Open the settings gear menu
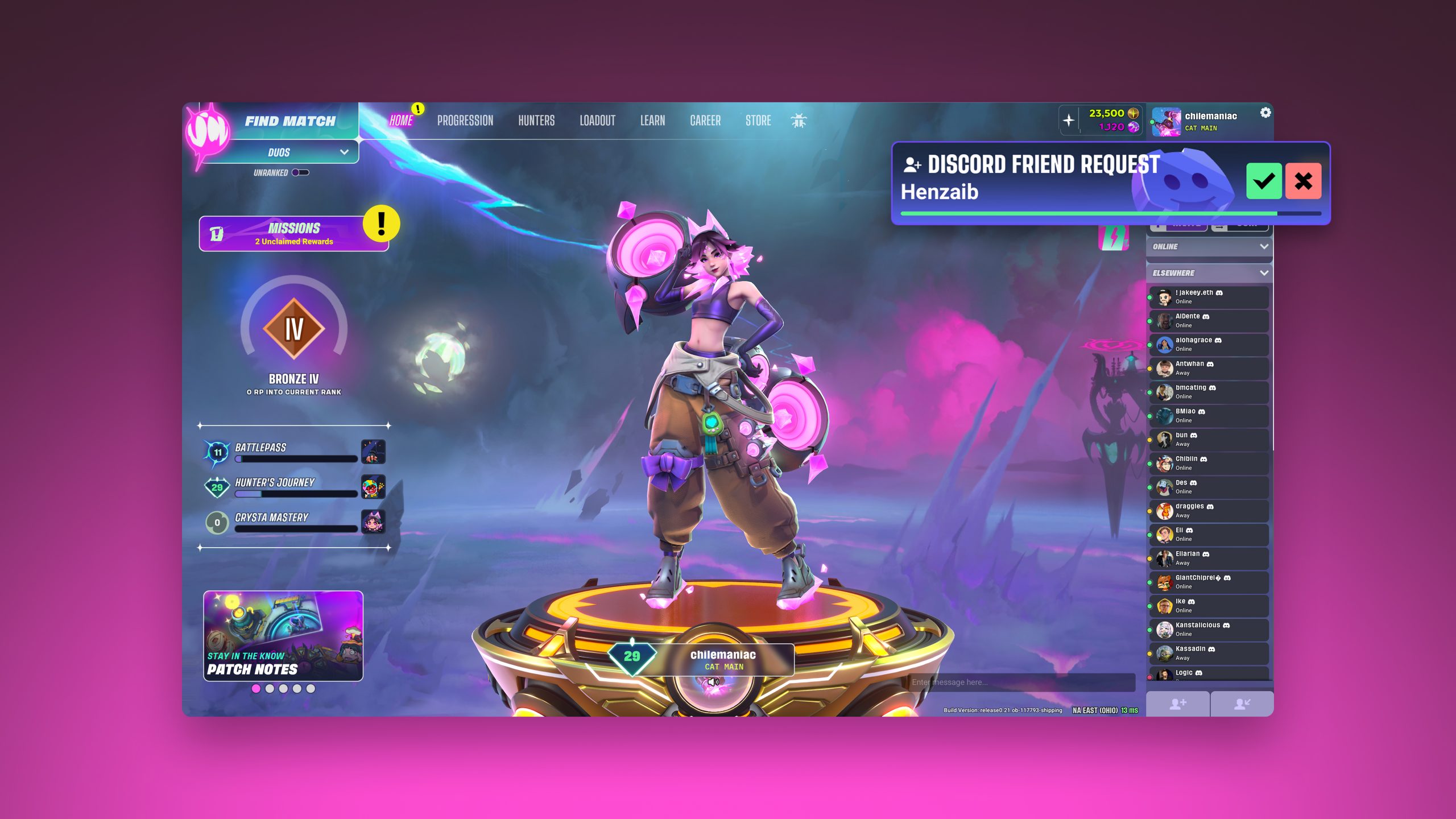This screenshot has width=1456, height=819. 1265,113
